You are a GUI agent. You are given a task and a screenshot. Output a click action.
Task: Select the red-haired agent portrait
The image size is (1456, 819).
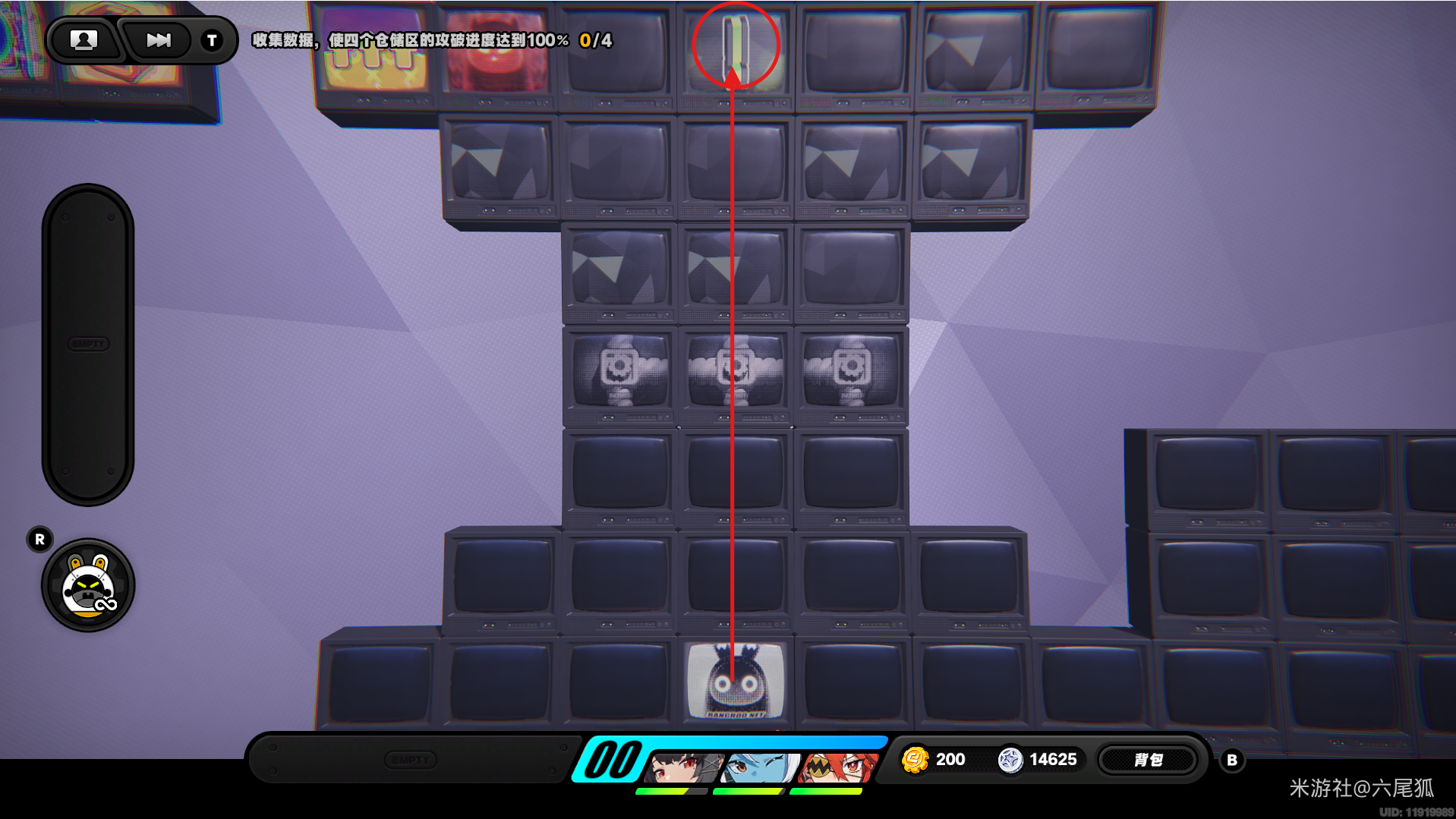pyautogui.click(x=837, y=767)
